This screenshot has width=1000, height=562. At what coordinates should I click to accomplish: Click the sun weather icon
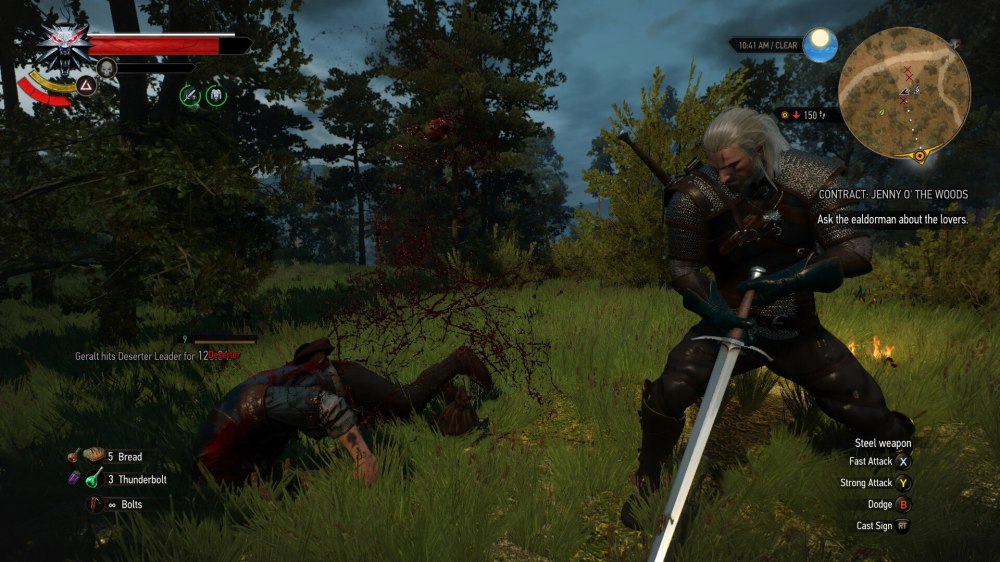(820, 44)
